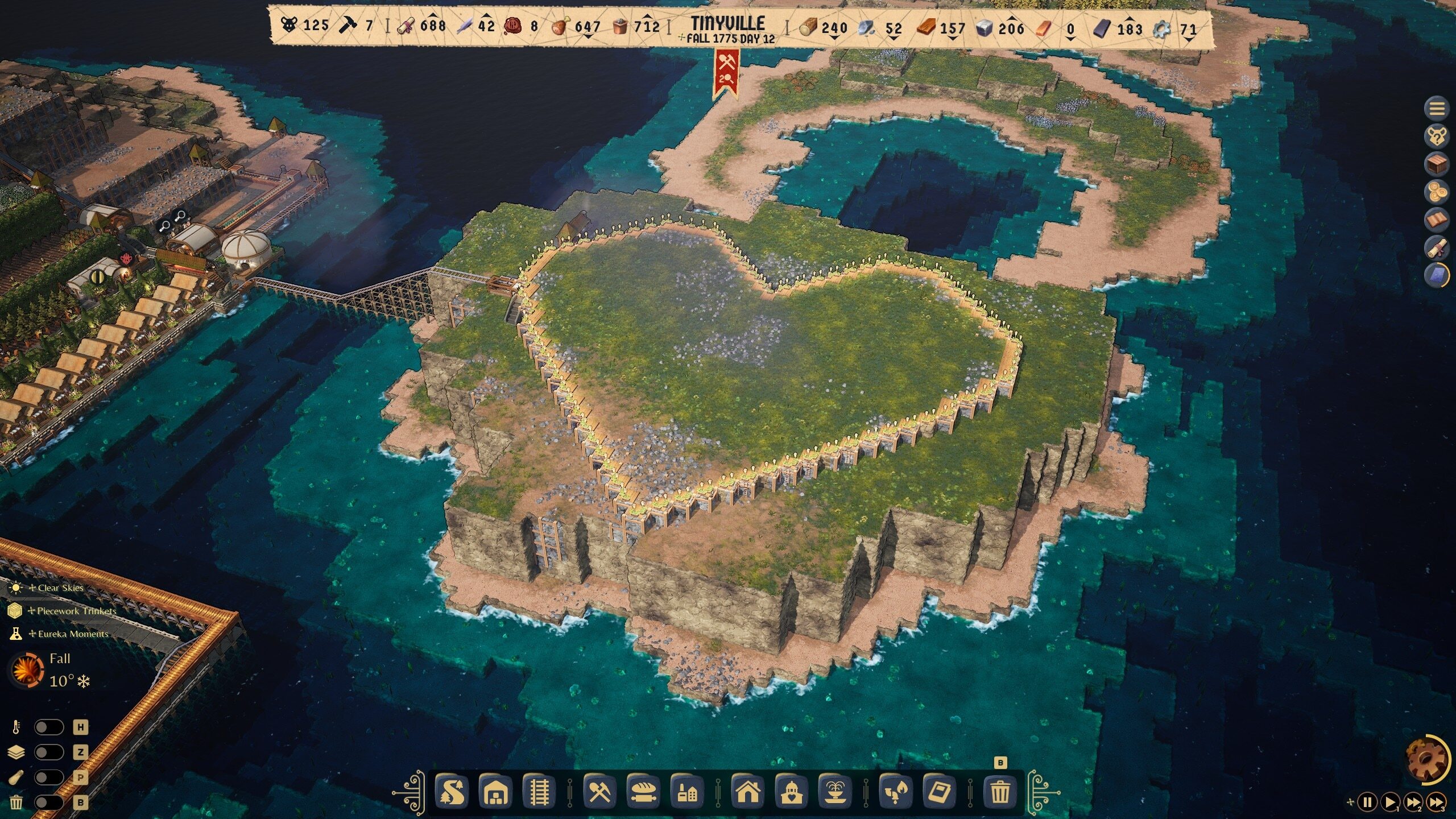Screen dimensions: 1456x819
Task: Open the wooden crate resources panel
Action: [x=1437, y=164]
